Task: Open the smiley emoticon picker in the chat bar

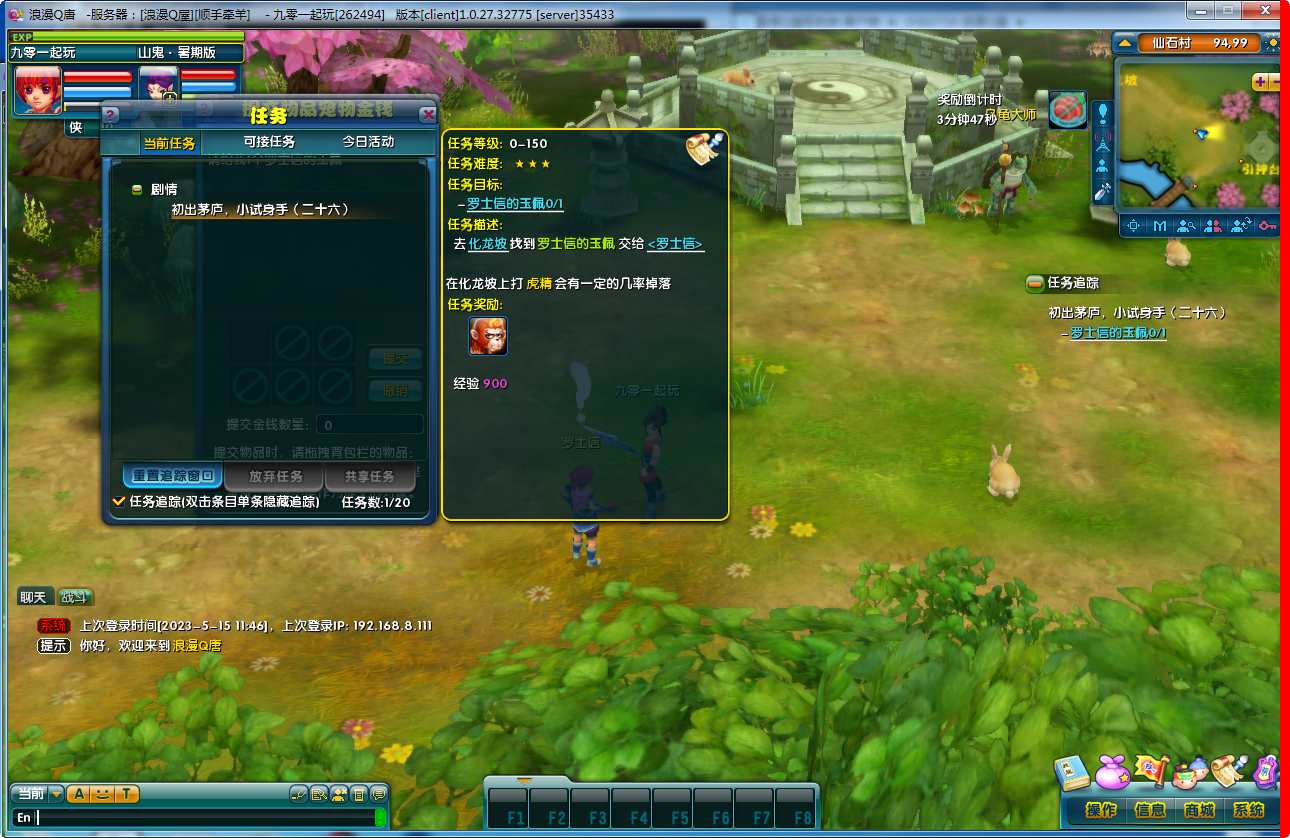Action: coord(103,794)
